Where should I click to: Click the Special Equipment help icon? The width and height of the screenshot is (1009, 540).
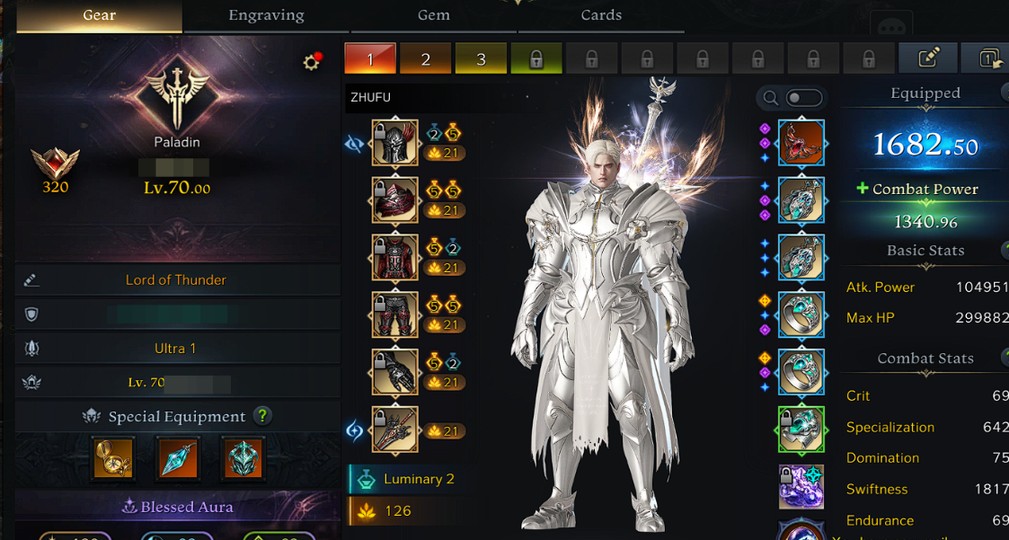pyautogui.click(x=262, y=416)
